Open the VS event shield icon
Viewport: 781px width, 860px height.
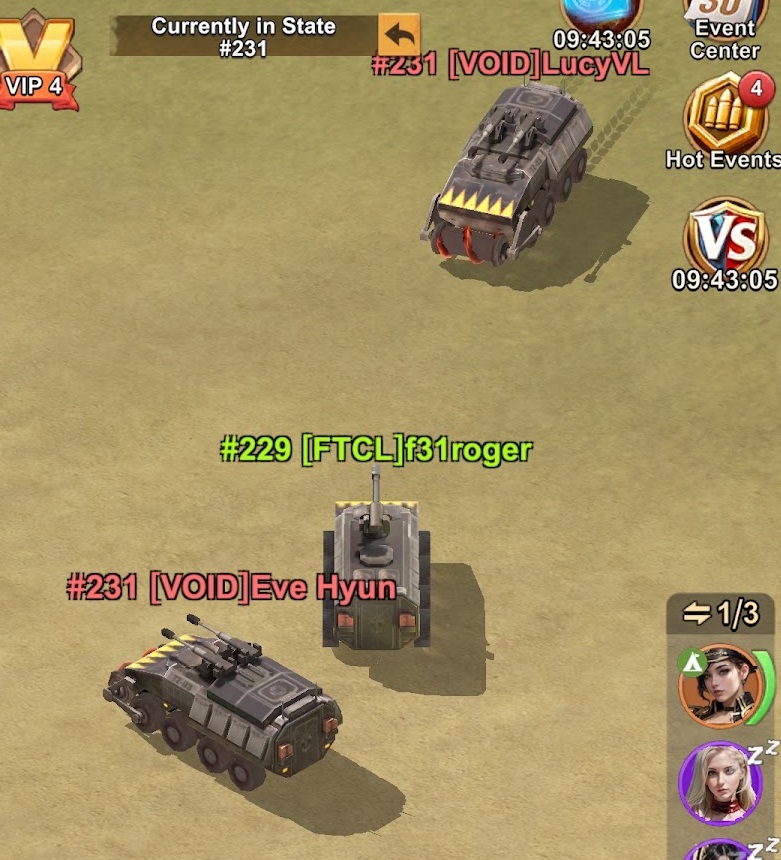[724, 238]
